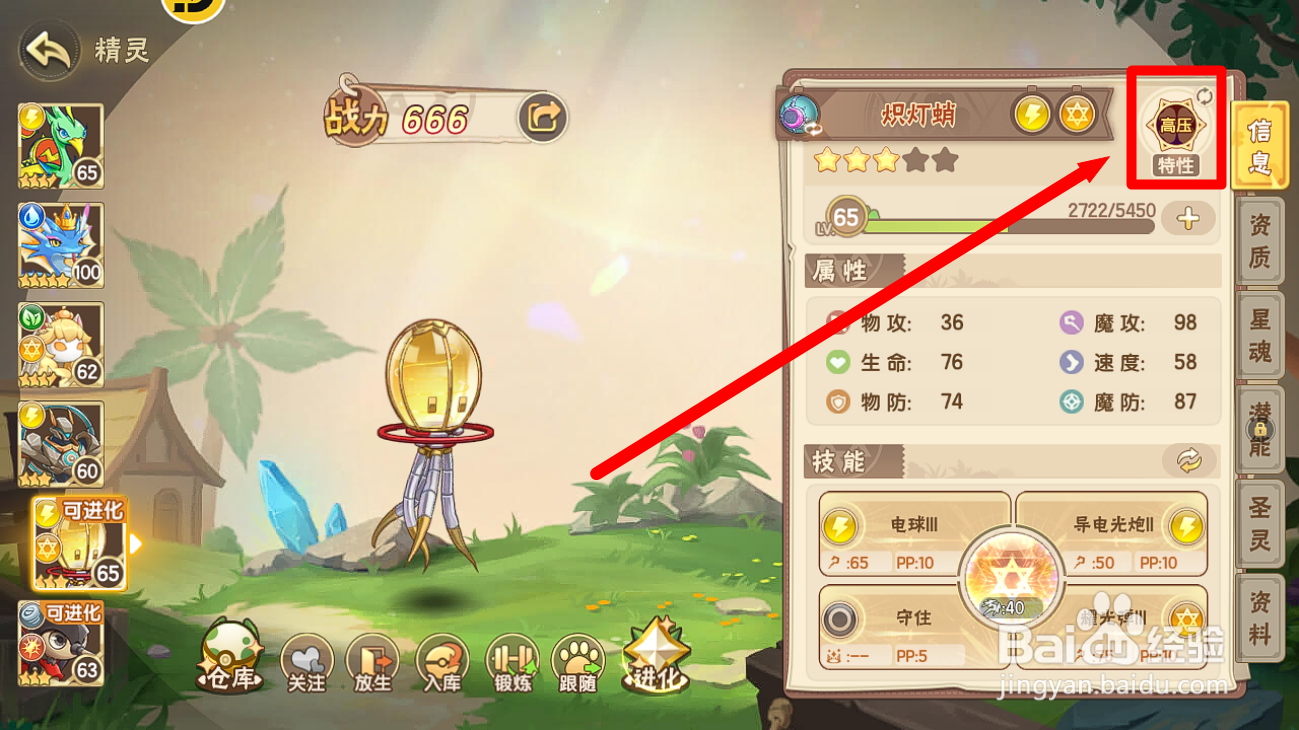1299x730 pixels.
Task: Switch to the 资质 tab
Action: point(1258,240)
